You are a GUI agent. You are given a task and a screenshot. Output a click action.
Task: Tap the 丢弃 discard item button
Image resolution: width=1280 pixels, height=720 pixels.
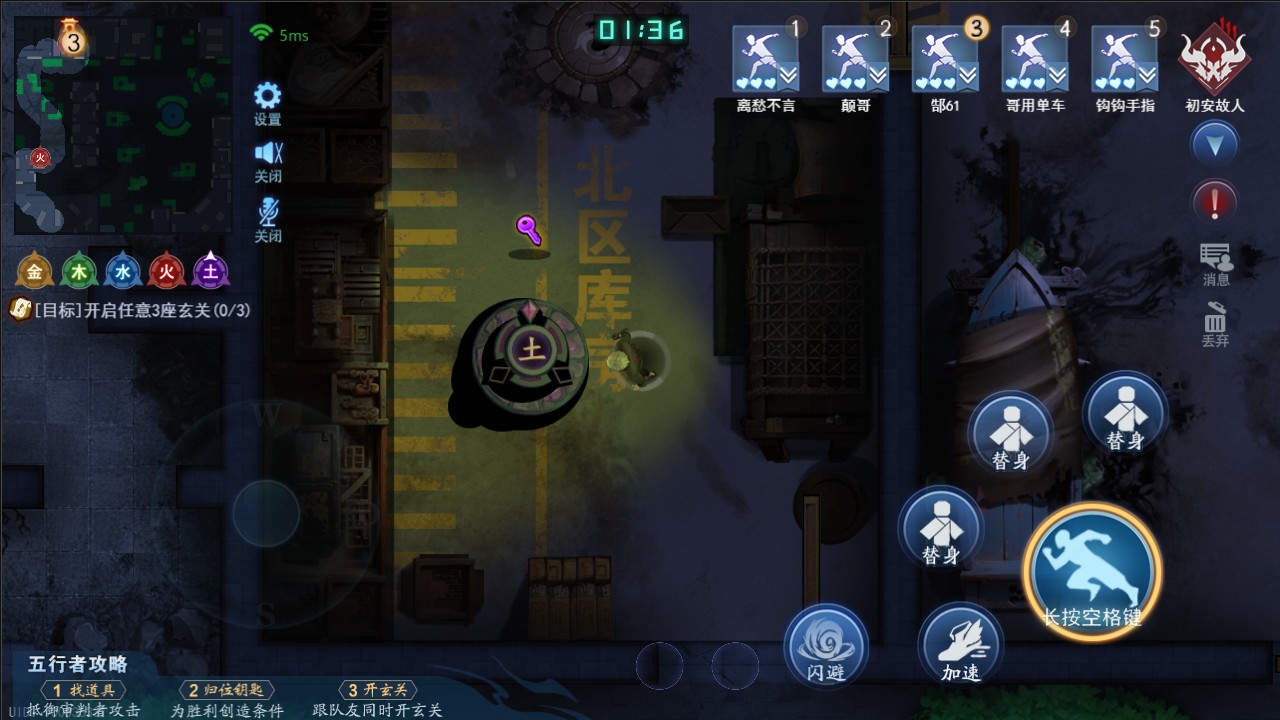coord(1215,322)
